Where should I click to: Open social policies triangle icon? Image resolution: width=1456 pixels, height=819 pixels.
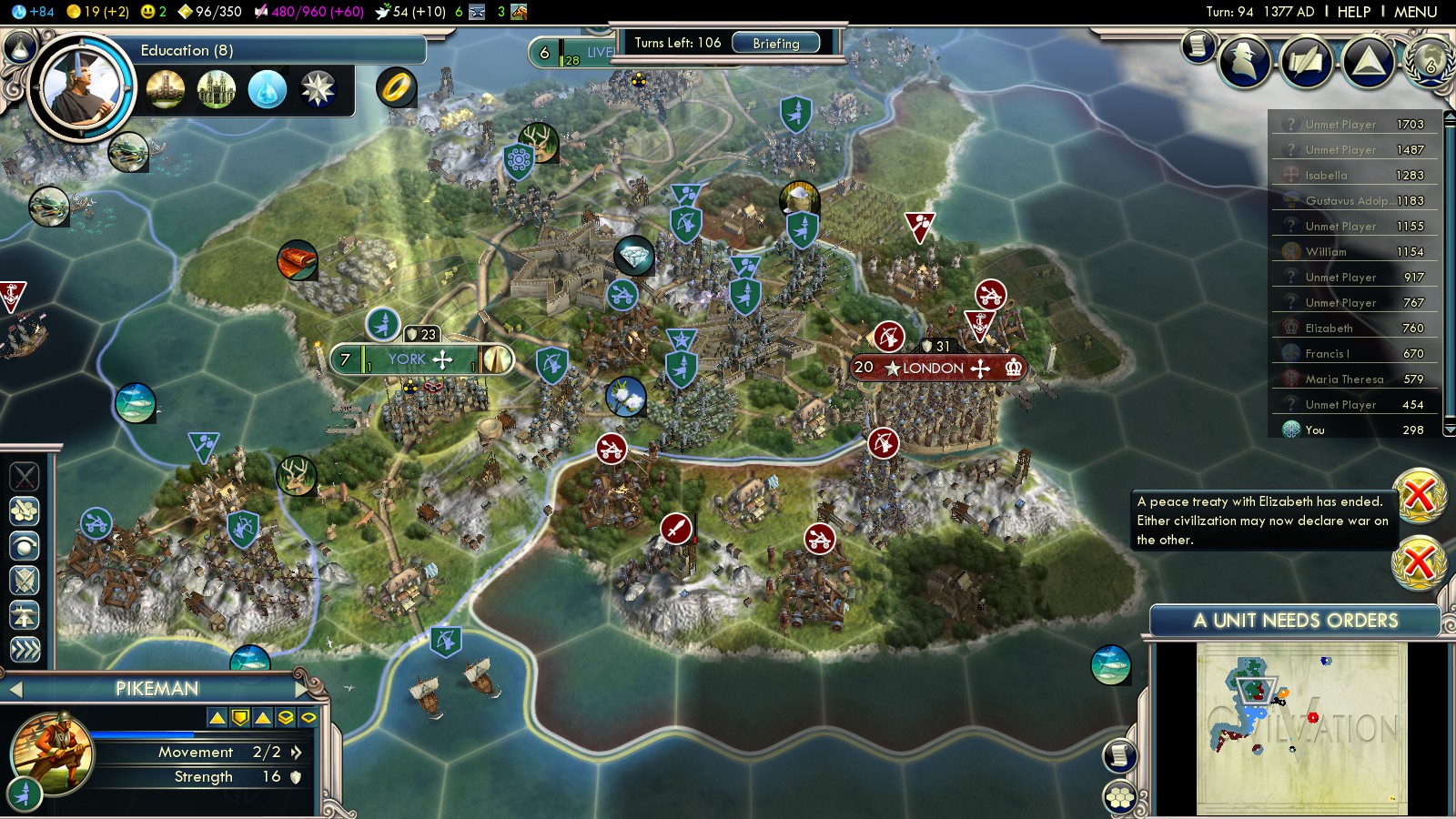click(x=1368, y=62)
